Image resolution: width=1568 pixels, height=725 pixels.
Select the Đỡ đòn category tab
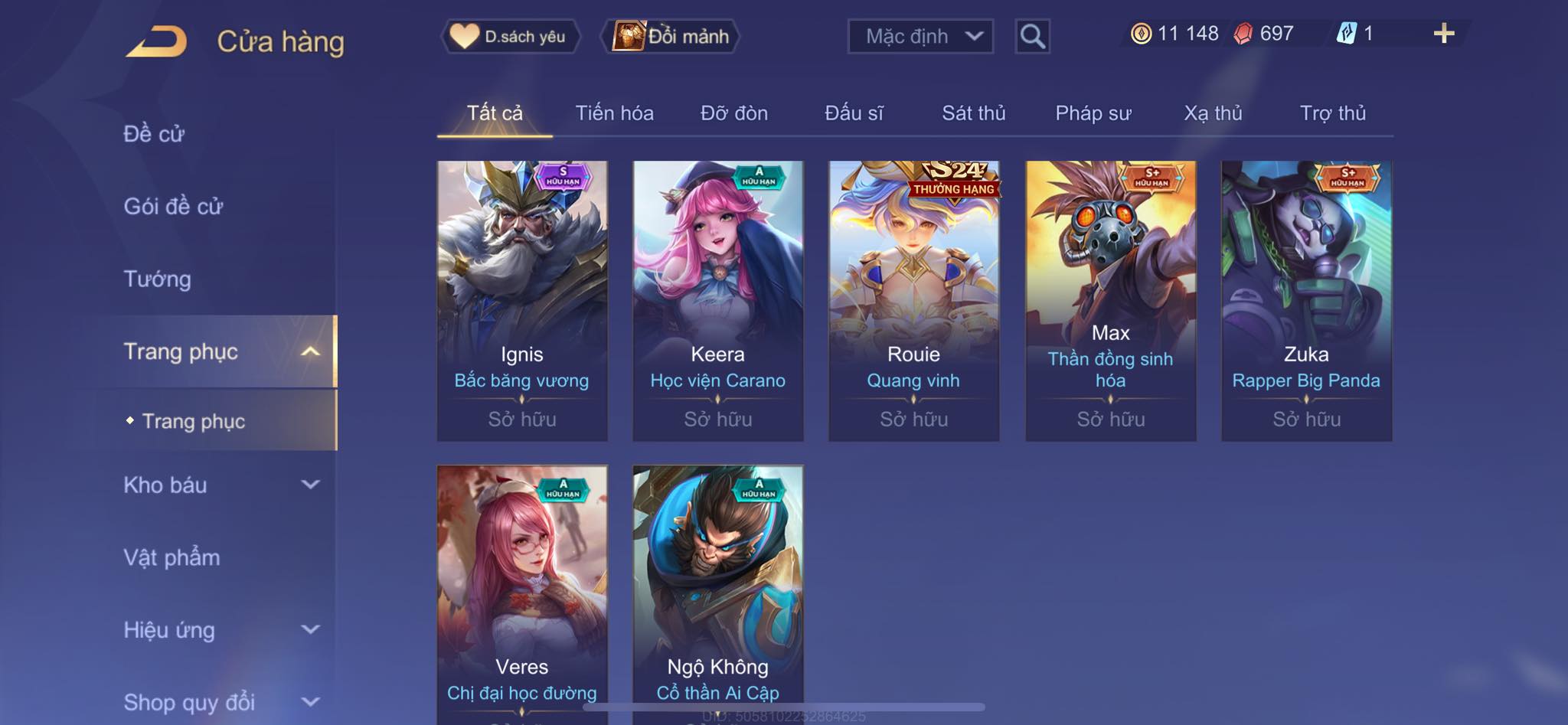733,113
